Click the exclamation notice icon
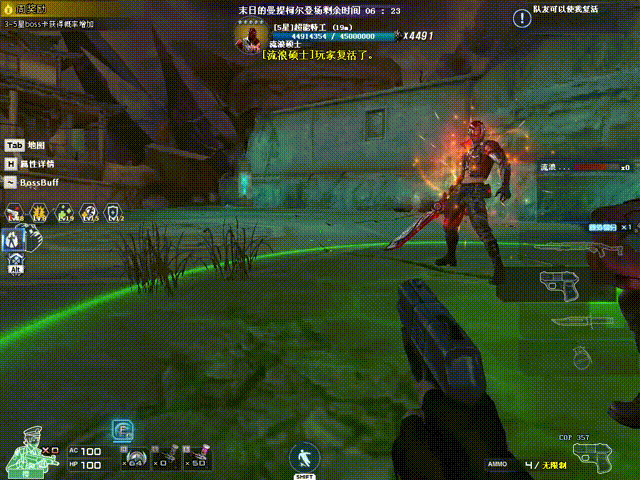This screenshot has height=480, width=640. click(523, 17)
